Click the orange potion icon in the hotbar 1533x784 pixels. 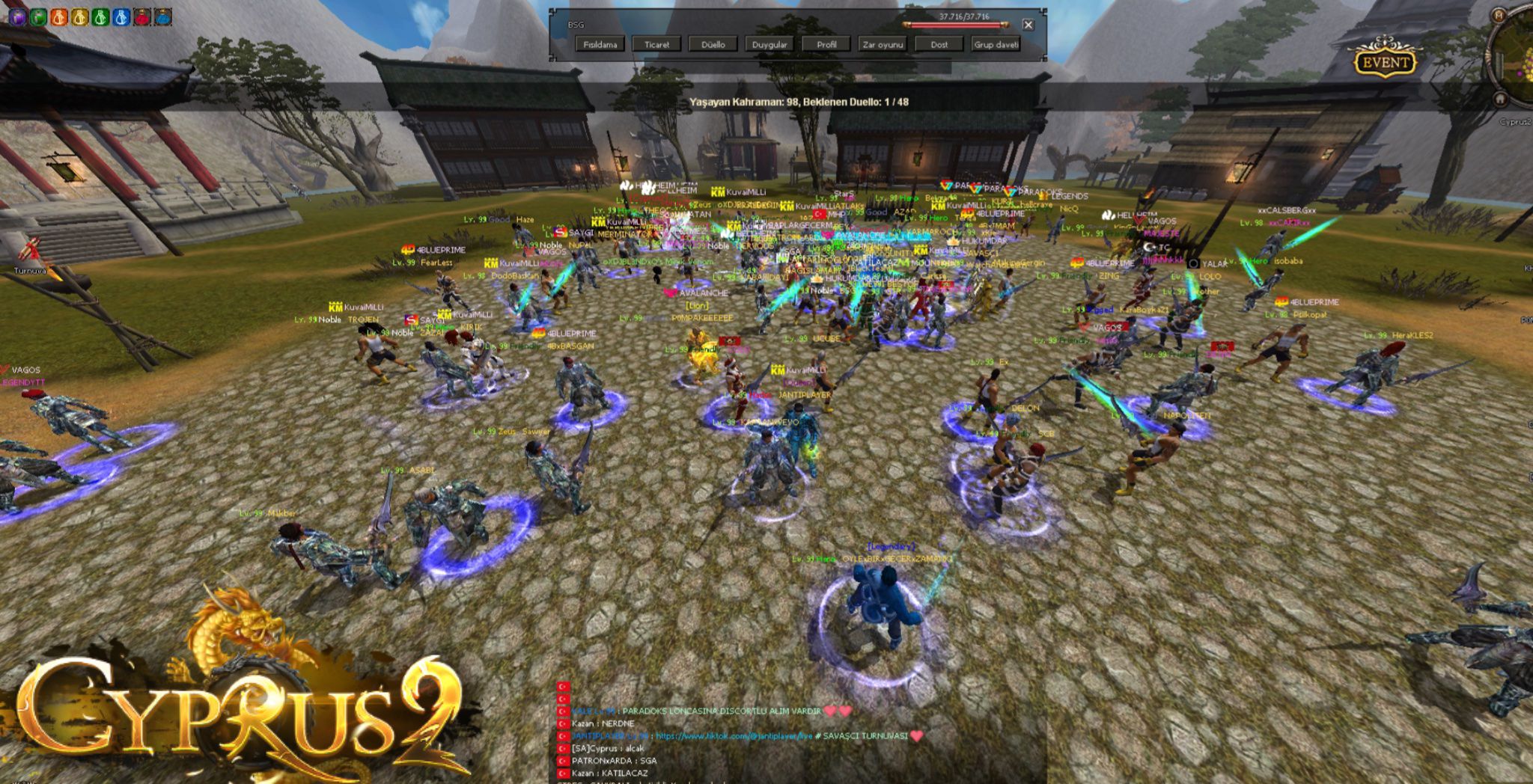pyautogui.click(x=58, y=15)
